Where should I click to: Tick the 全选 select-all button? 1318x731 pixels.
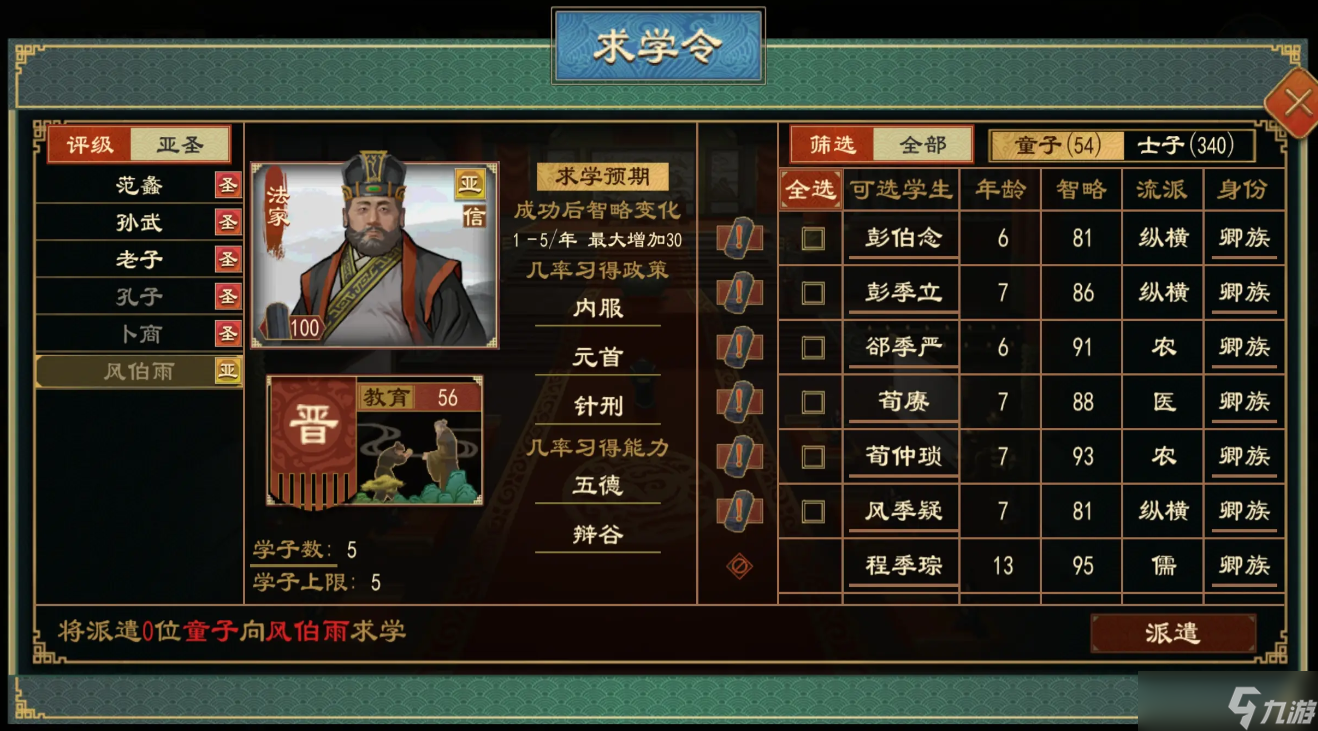point(810,189)
